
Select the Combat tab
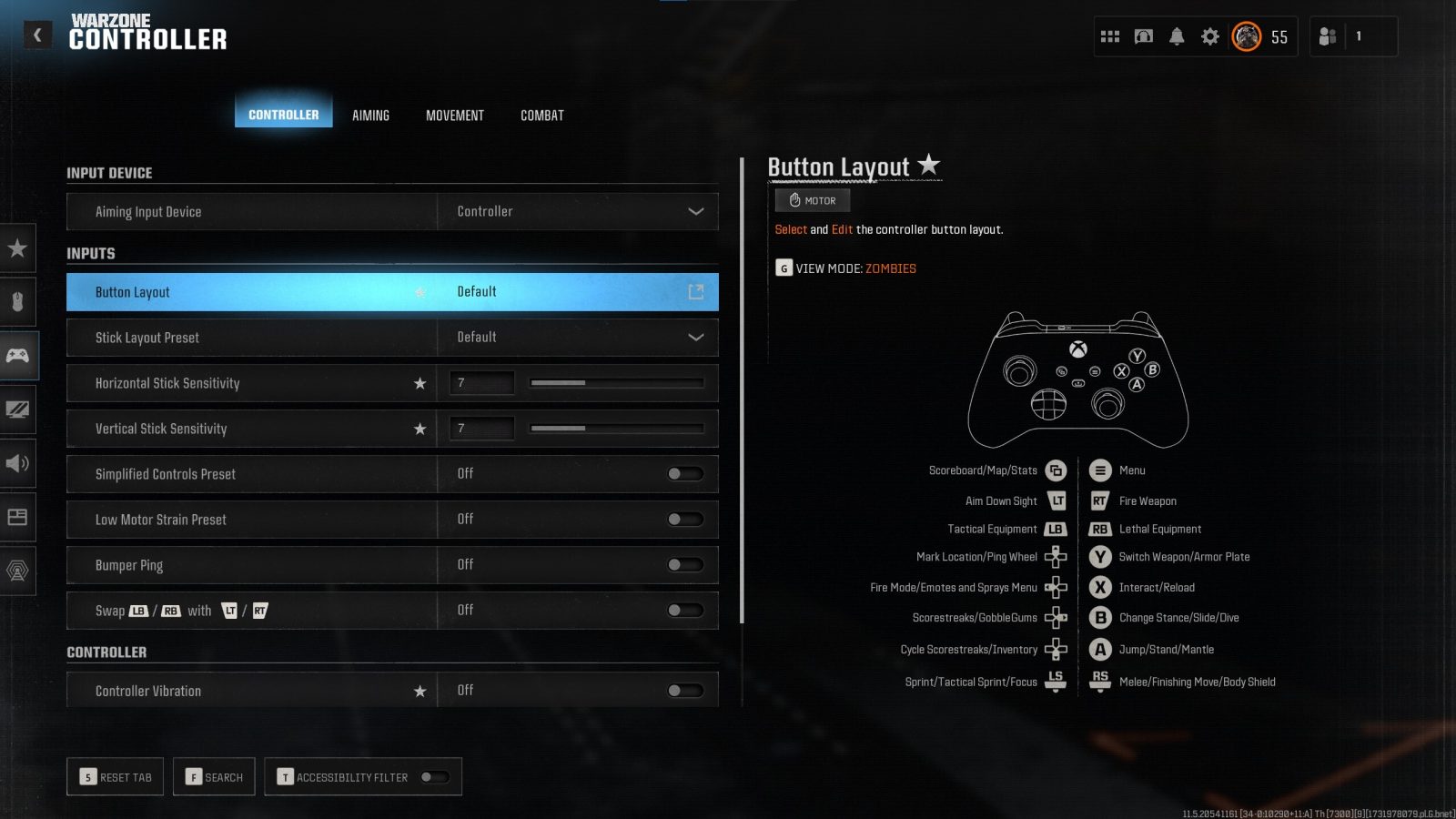point(542,116)
